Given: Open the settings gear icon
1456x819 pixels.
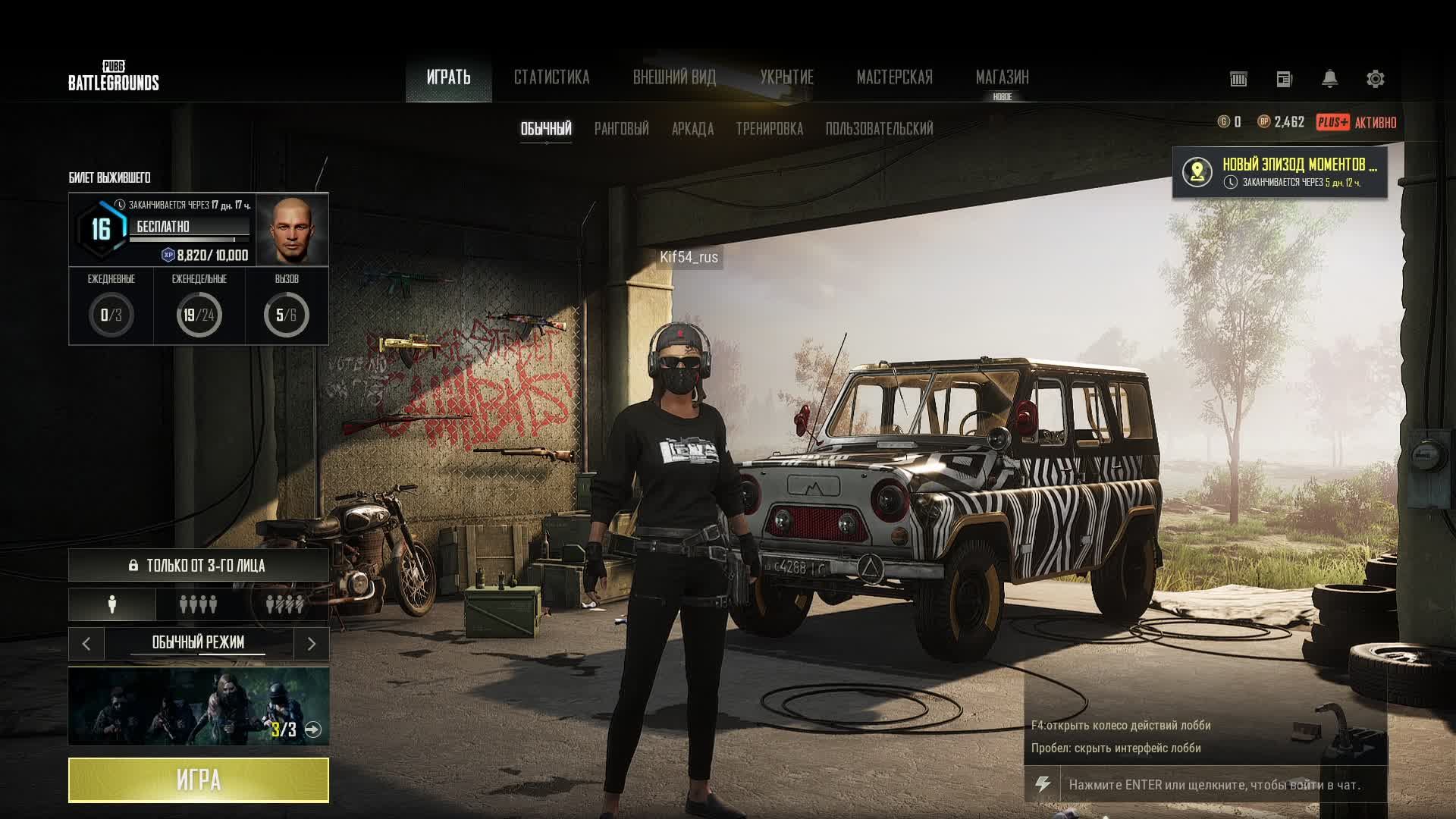Looking at the screenshot, I should pos(1375,79).
